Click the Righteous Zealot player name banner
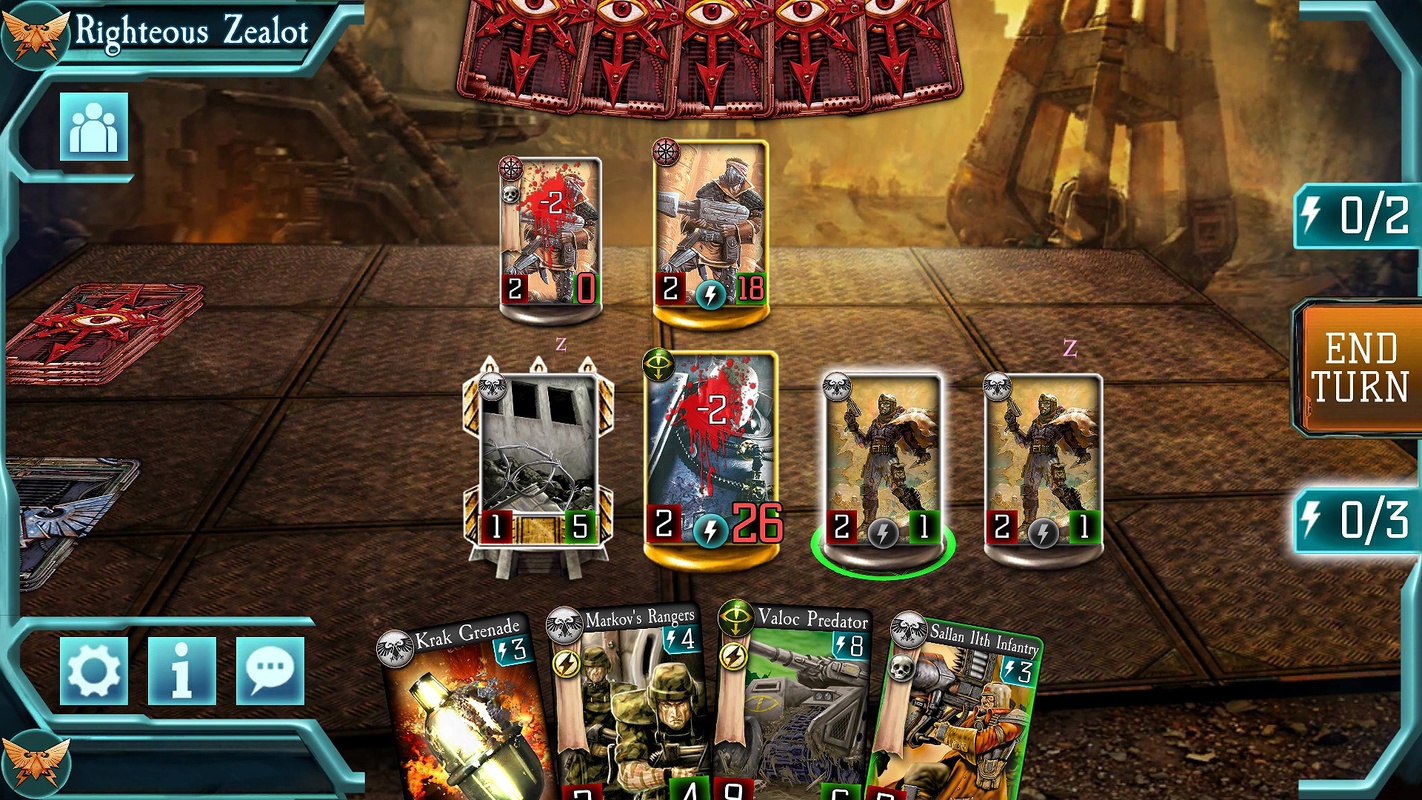Image resolution: width=1422 pixels, height=800 pixels. (x=190, y=31)
